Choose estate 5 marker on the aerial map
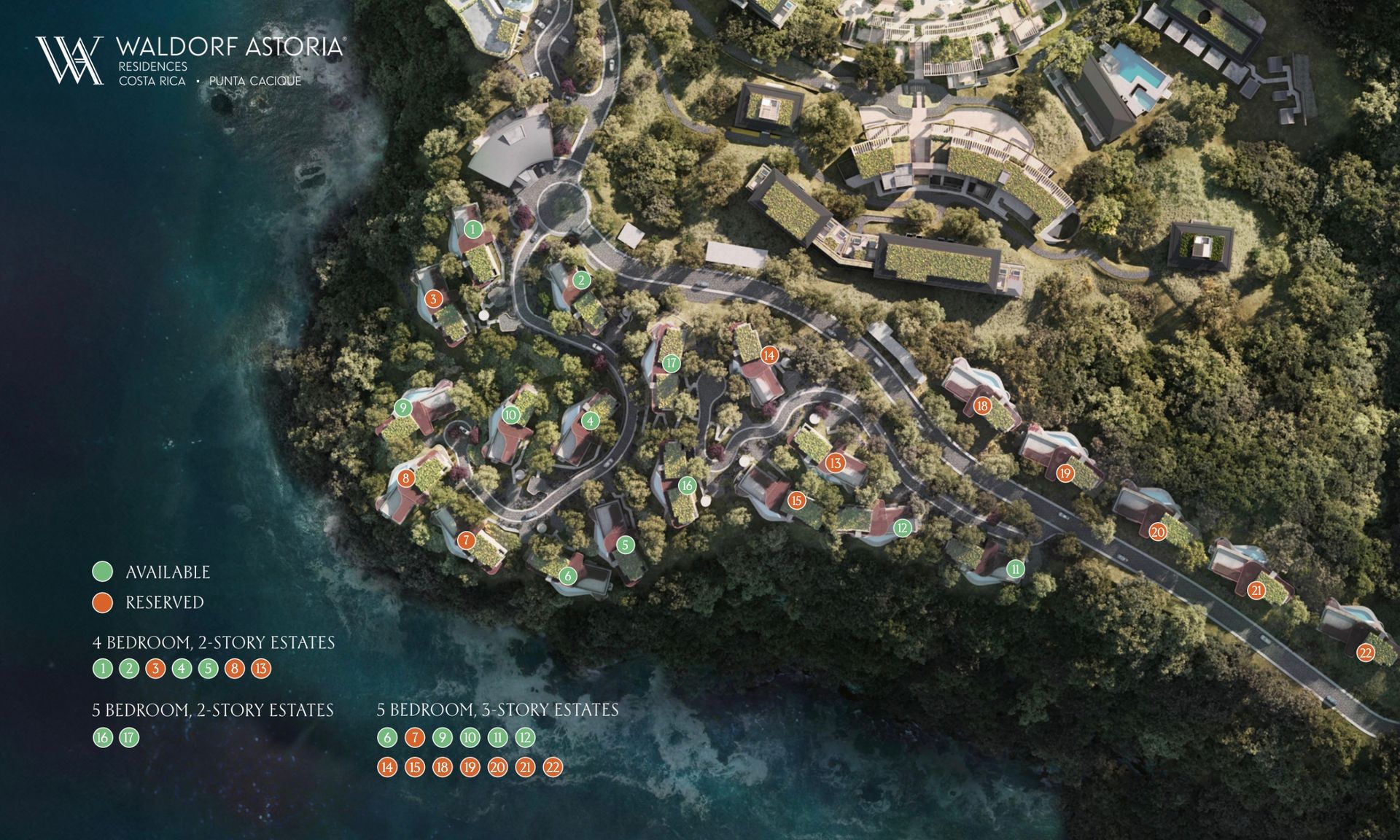This screenshot has height=840, width=1400. [x=625, y=545]
